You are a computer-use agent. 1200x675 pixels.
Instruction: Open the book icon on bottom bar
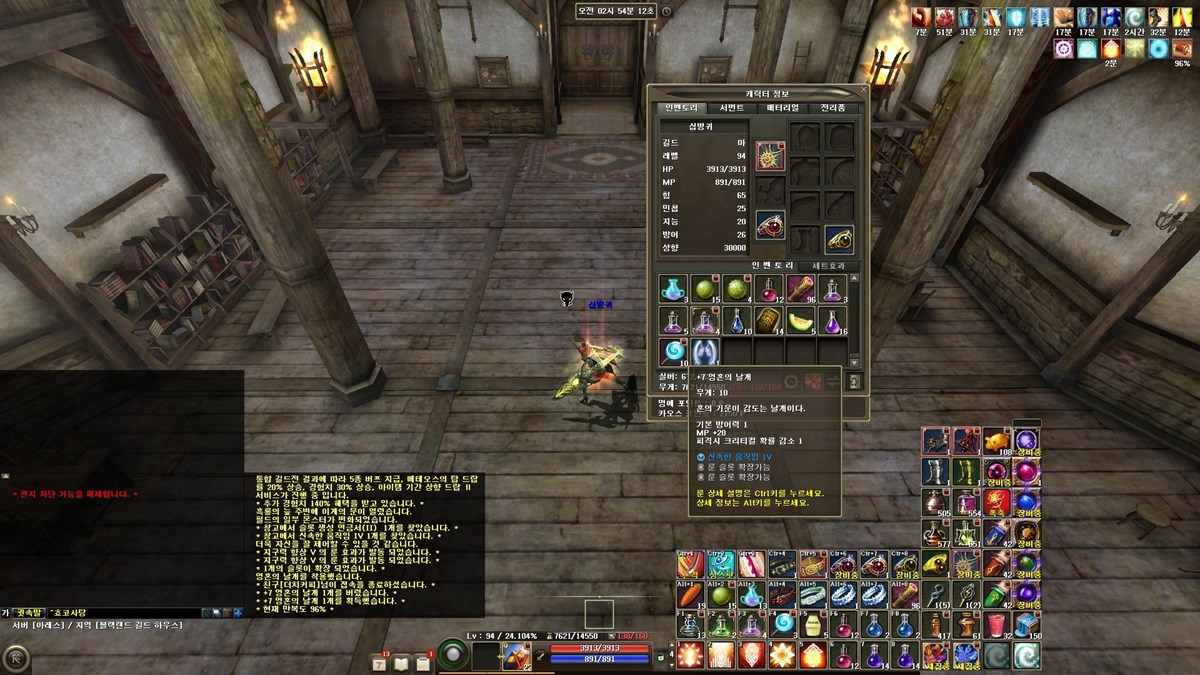click(402, 663)
